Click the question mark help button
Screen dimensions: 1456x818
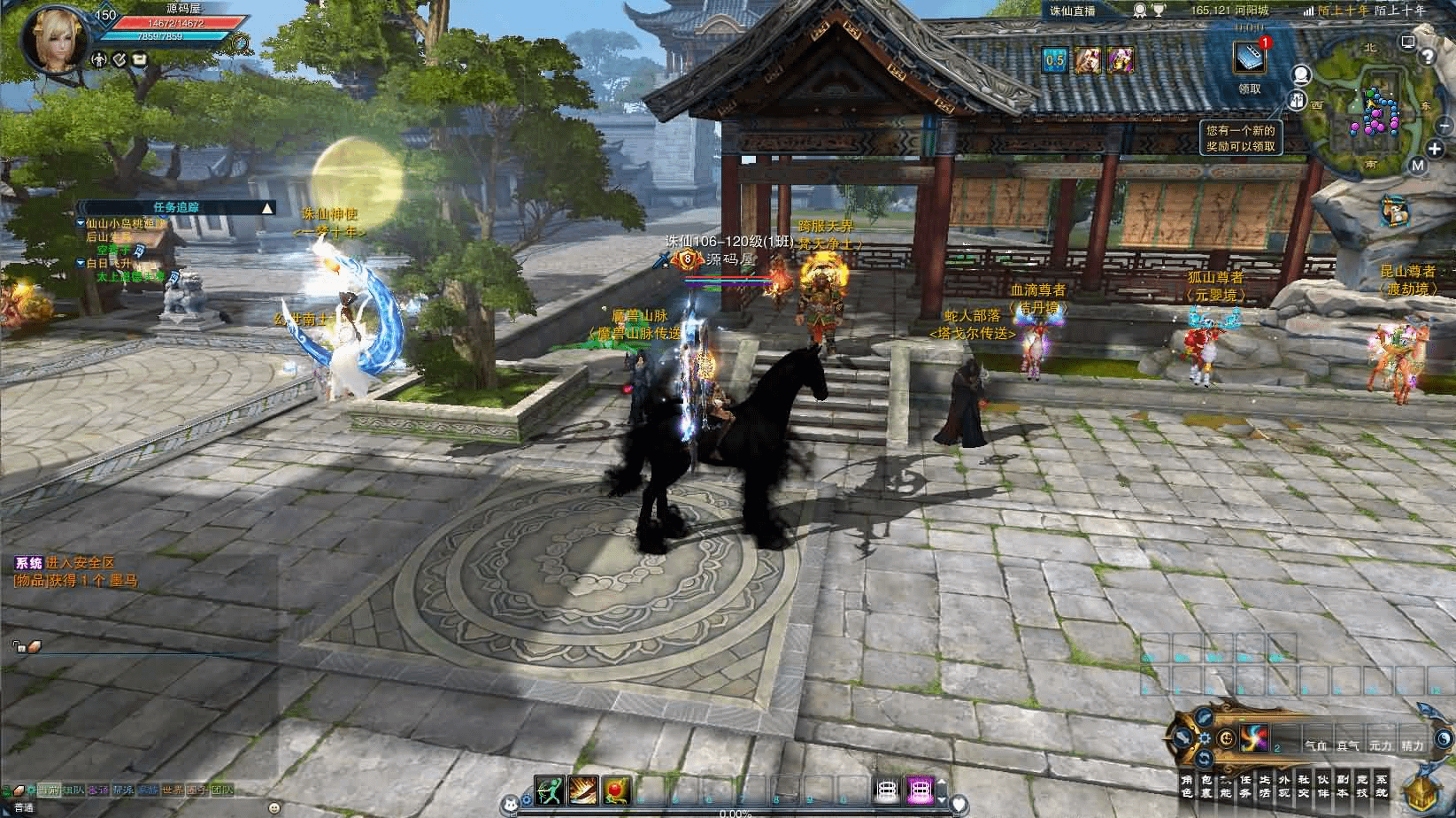pos(1427,57)
